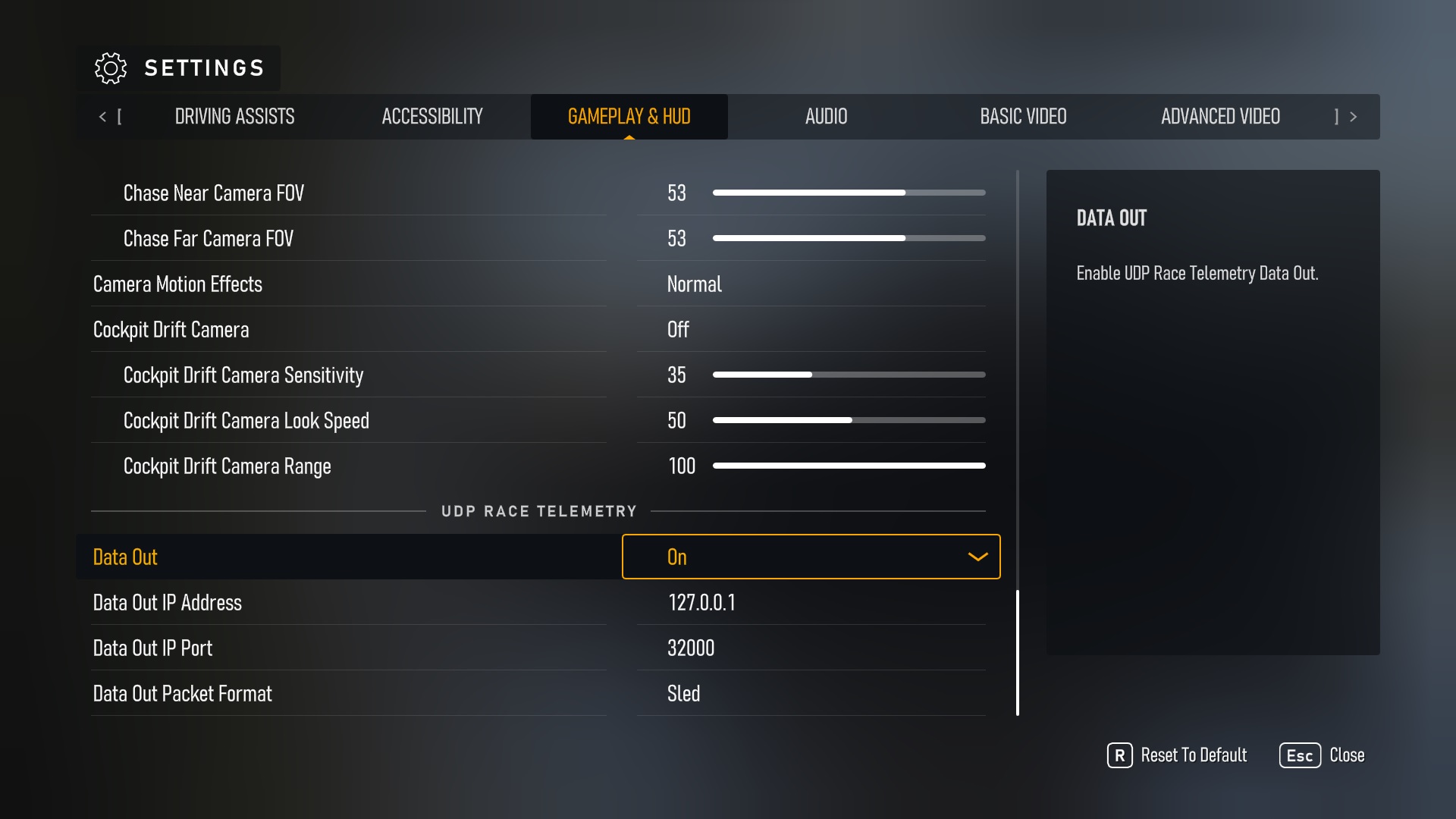Open the Advanced Video tab
Screen dimensions: 1456x819
pos(1220,117)
